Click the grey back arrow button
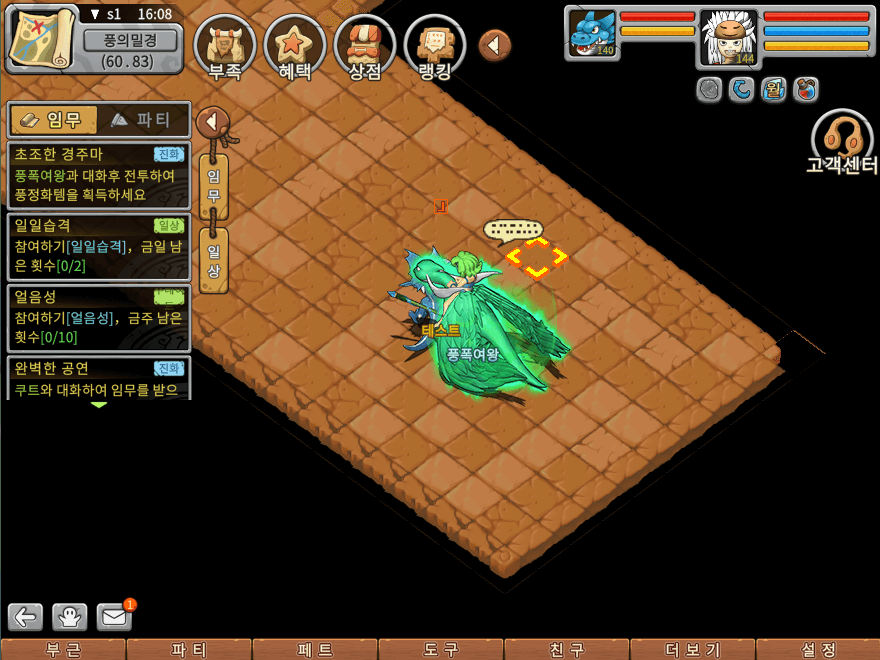Screen dimensions: 880x660 tap(26, 617)
